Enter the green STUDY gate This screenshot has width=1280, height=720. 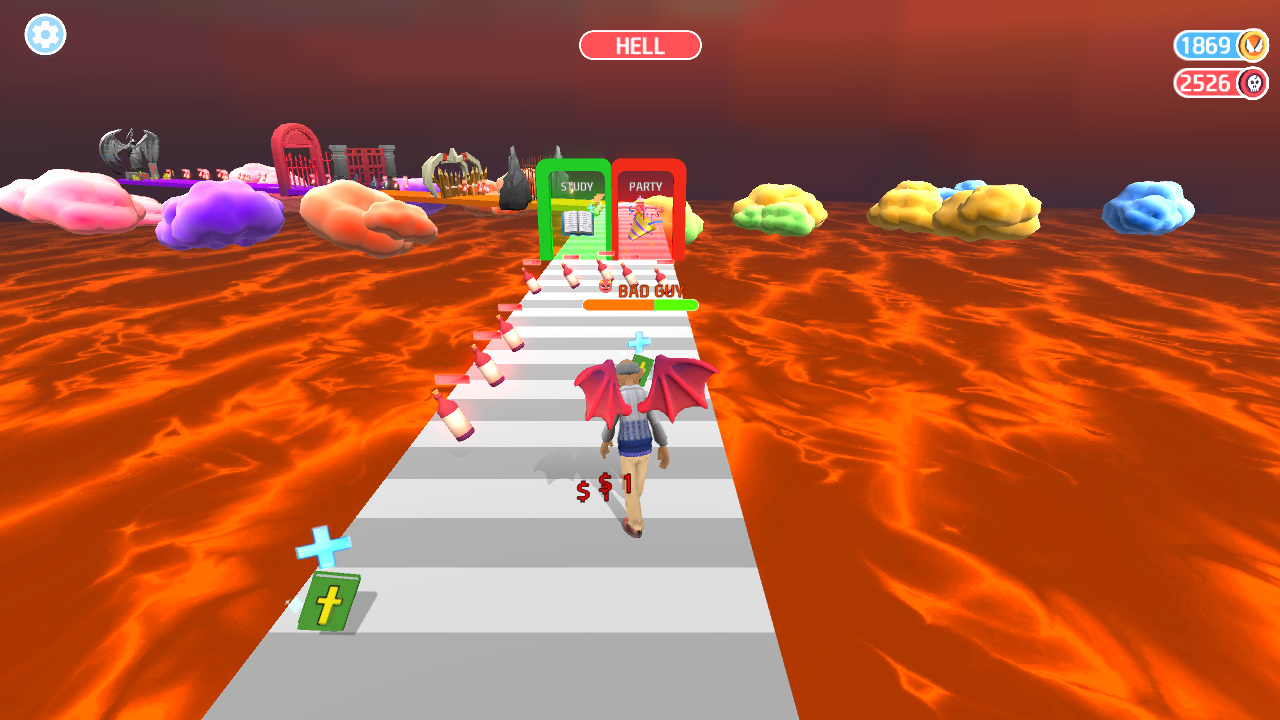pos(575,200)
